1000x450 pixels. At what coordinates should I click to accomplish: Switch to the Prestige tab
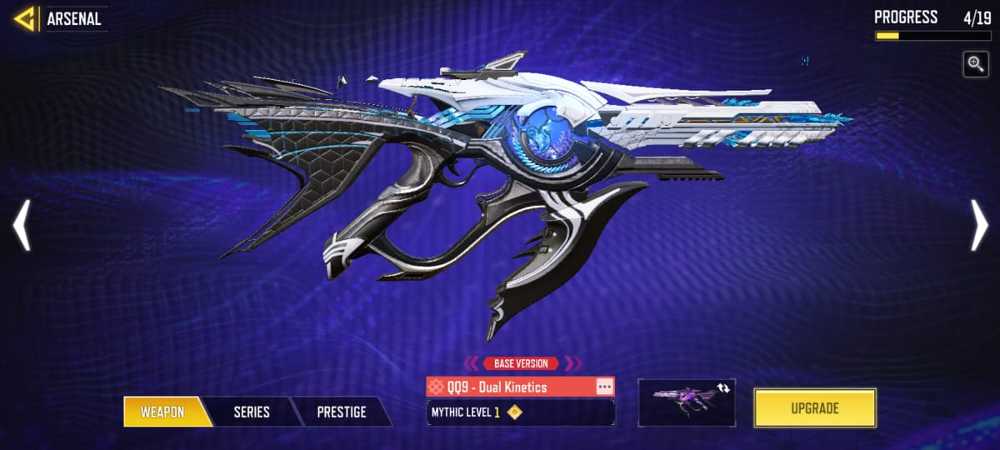coord(341,412)
